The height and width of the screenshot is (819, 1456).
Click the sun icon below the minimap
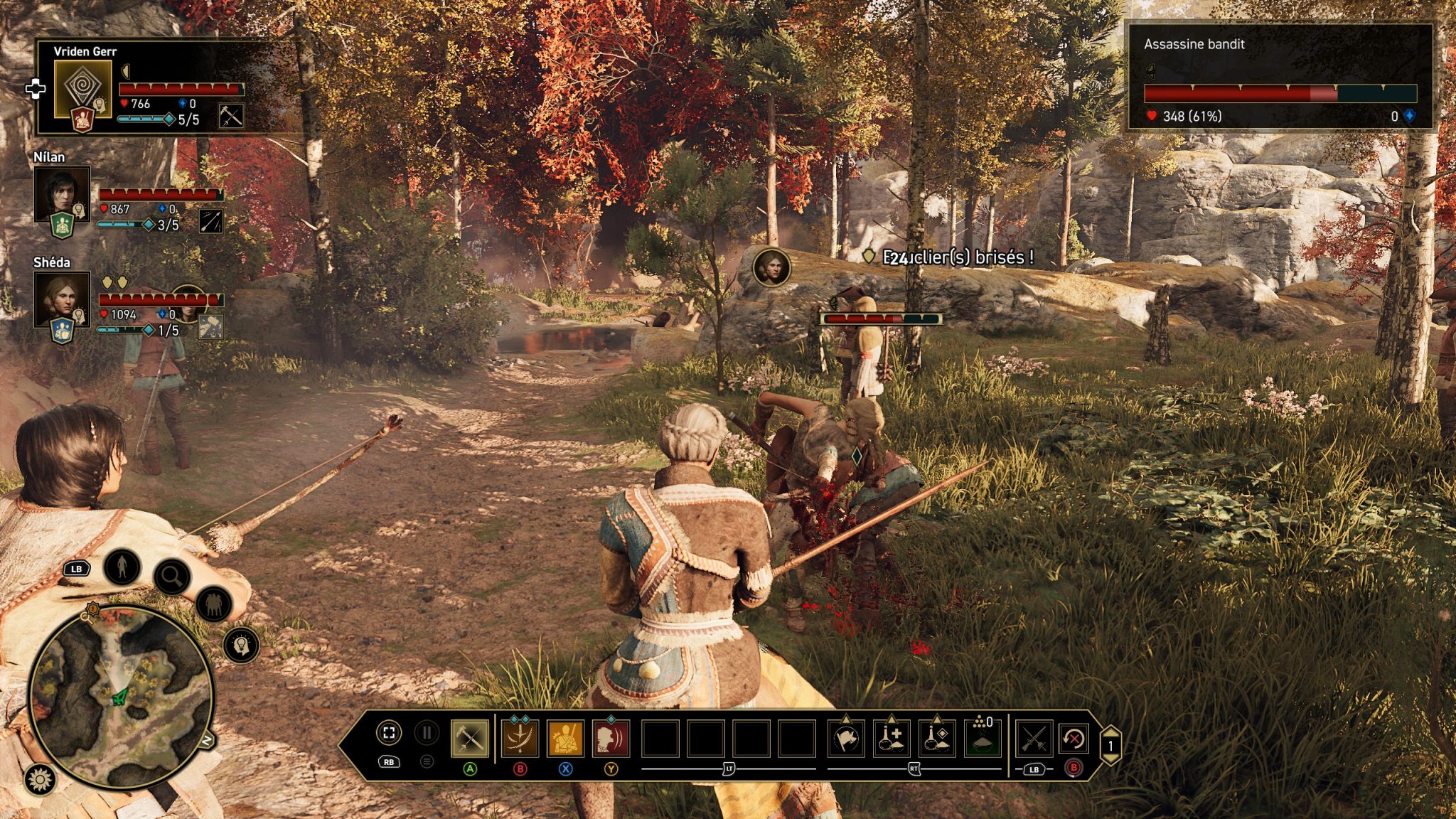point(41,780)
